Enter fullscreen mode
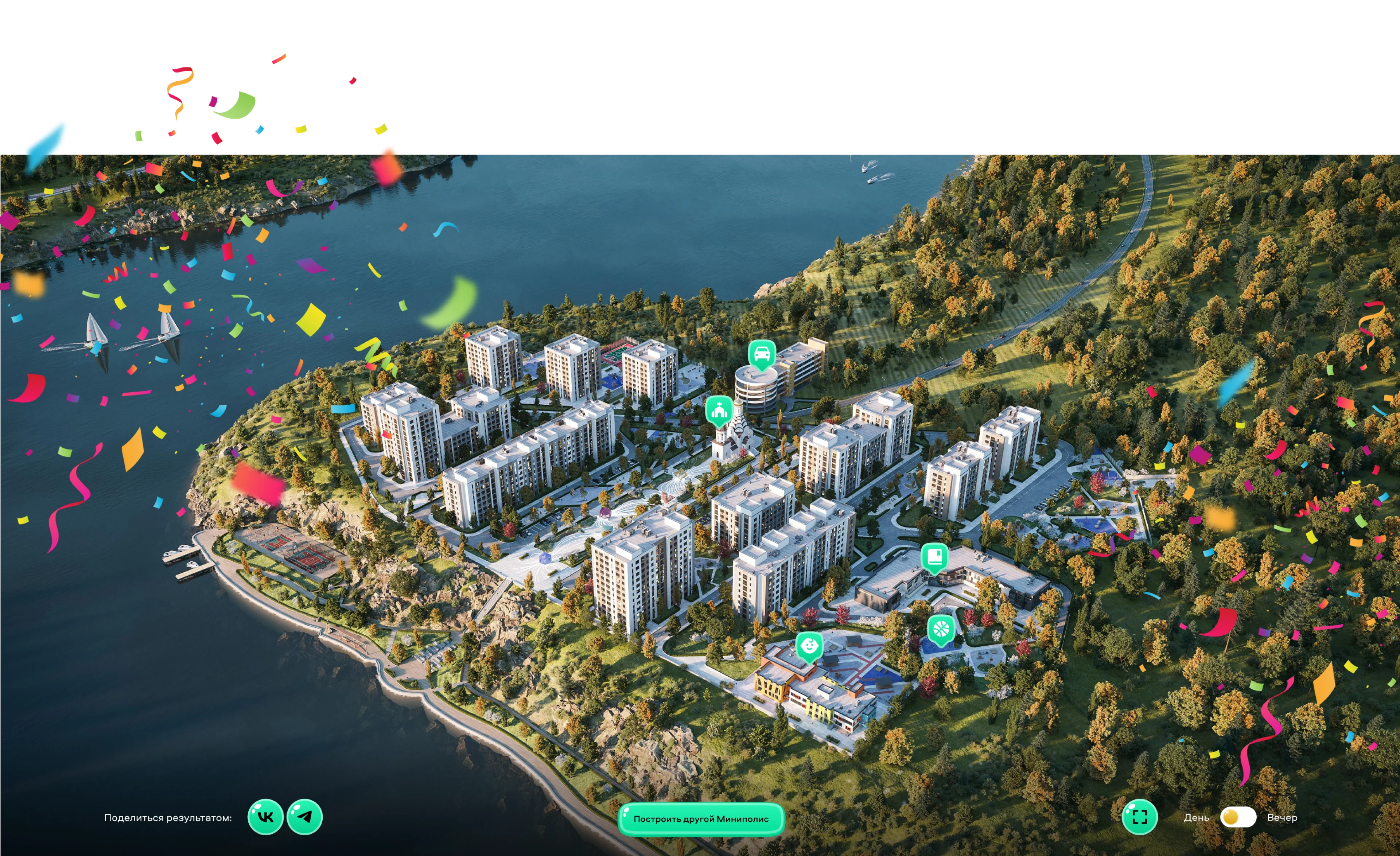 [1139, 817]
